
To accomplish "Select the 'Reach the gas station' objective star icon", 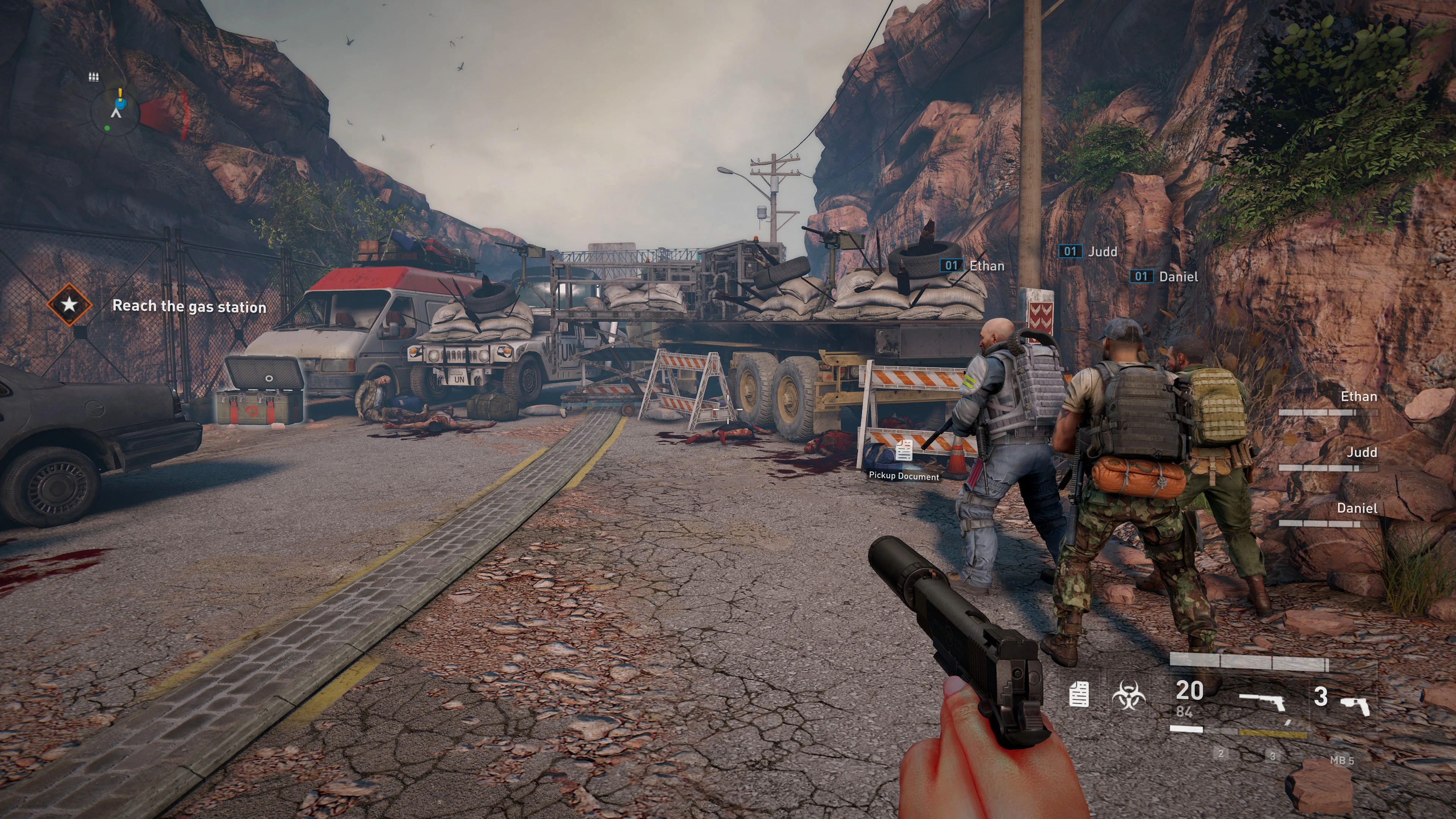I will click(x=69, y=304).
